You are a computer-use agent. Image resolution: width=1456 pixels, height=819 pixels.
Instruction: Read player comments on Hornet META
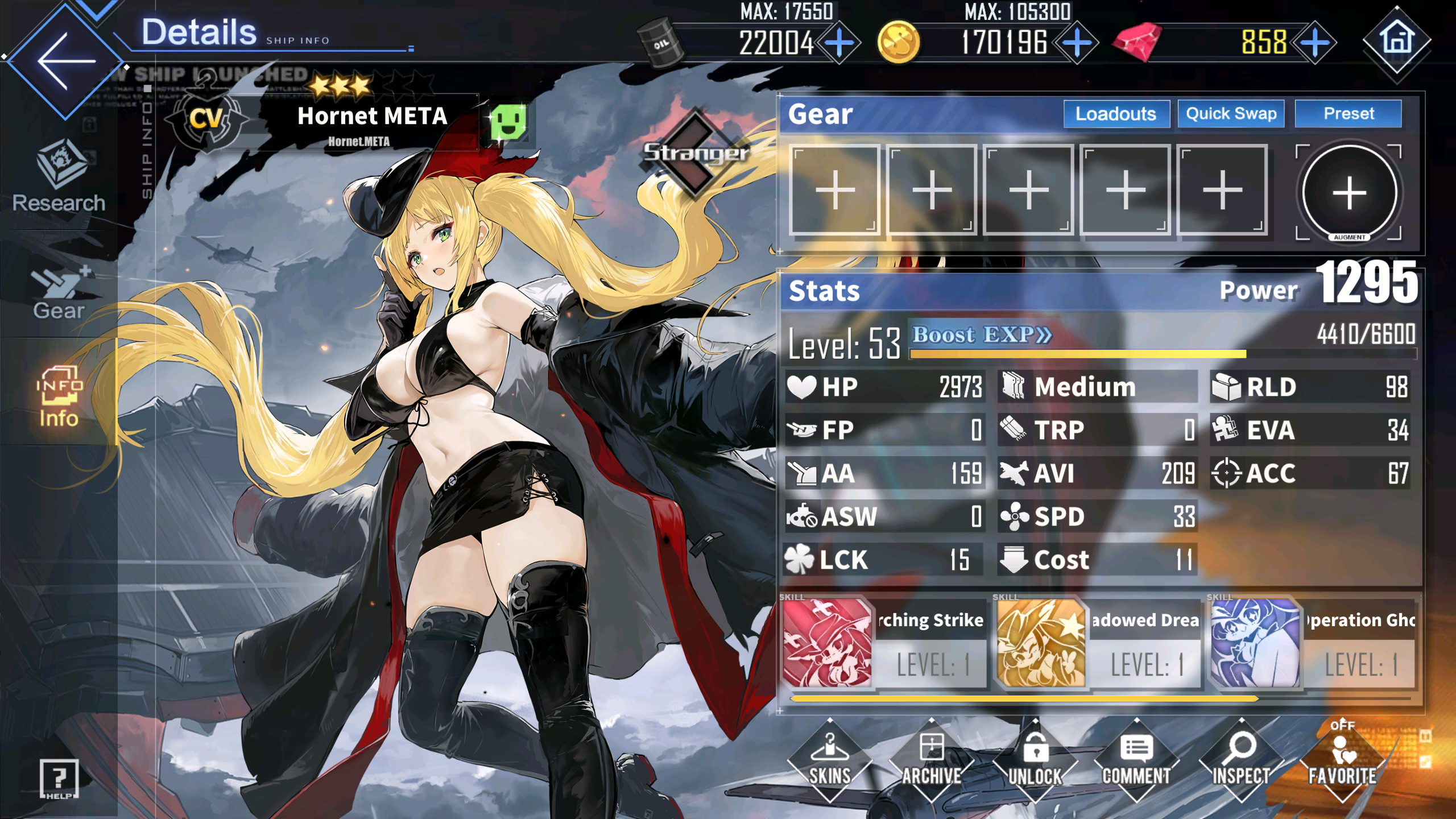[1136, 760]
